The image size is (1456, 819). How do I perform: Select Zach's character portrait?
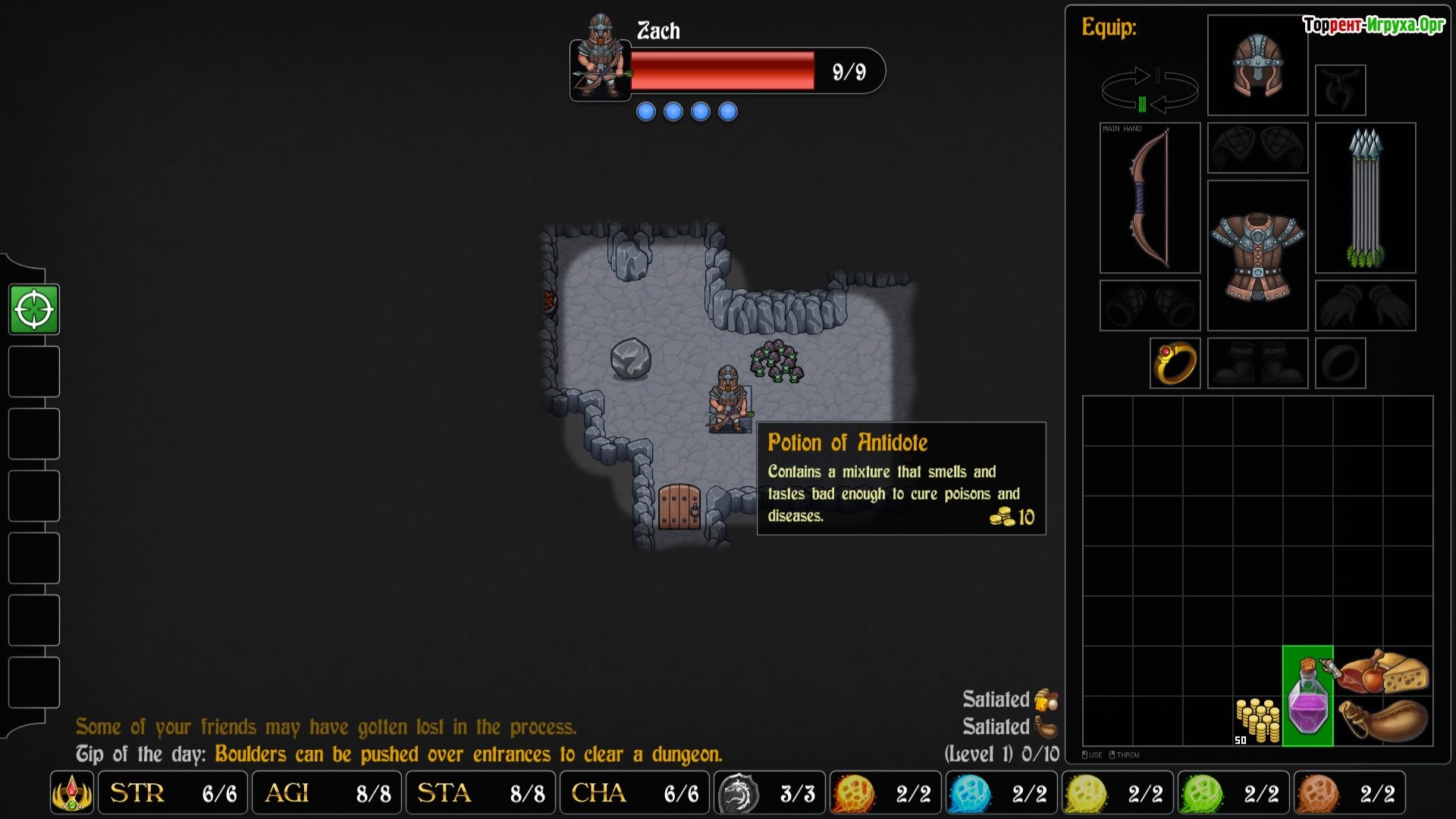pos(600,58)
